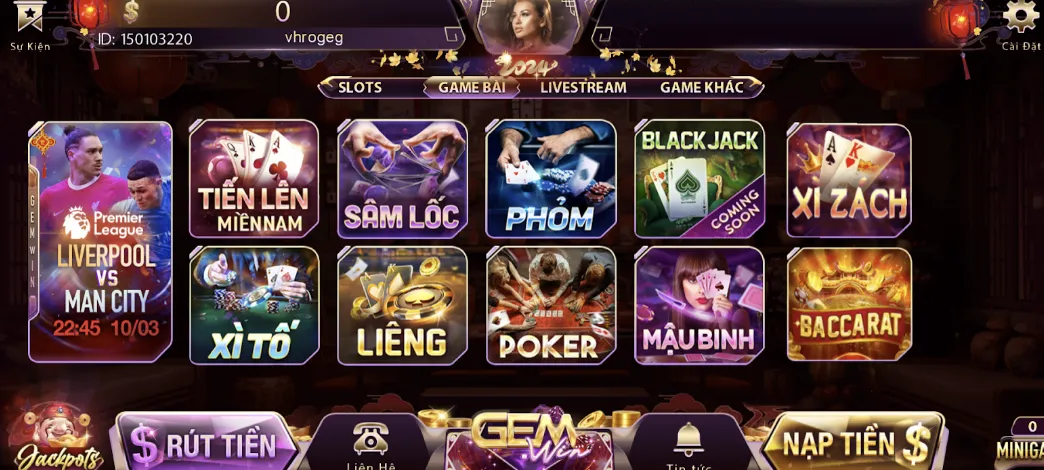
Task: Switch to the SLOTS tab
Action: (x=360, y=87)
